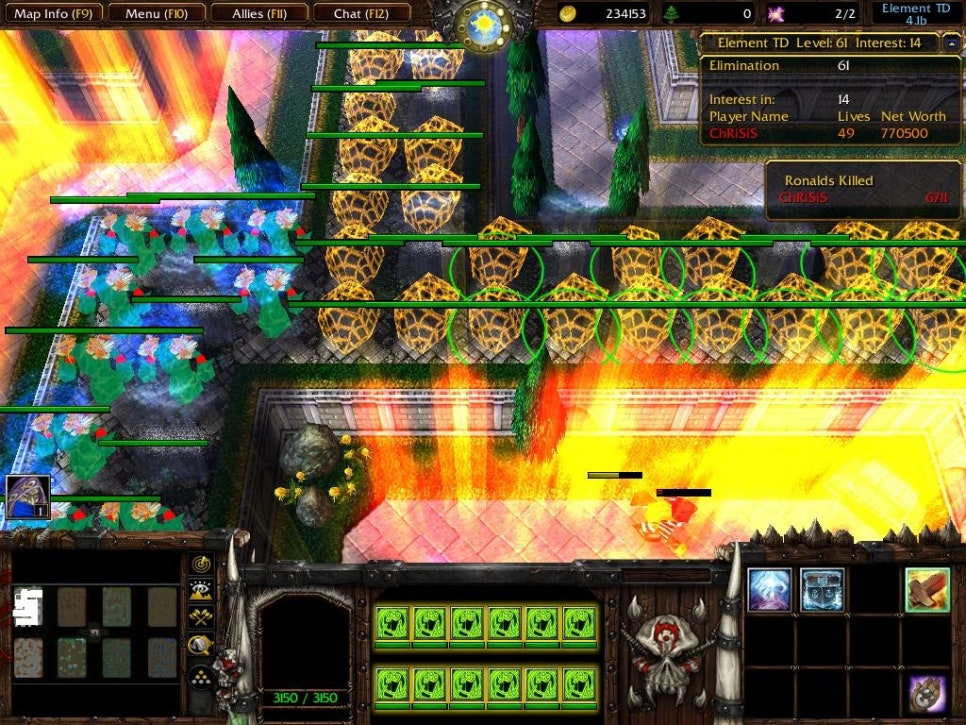Activate the minimap signal ping button
This screenshot has width=966, height=725.
click(202, 565)
